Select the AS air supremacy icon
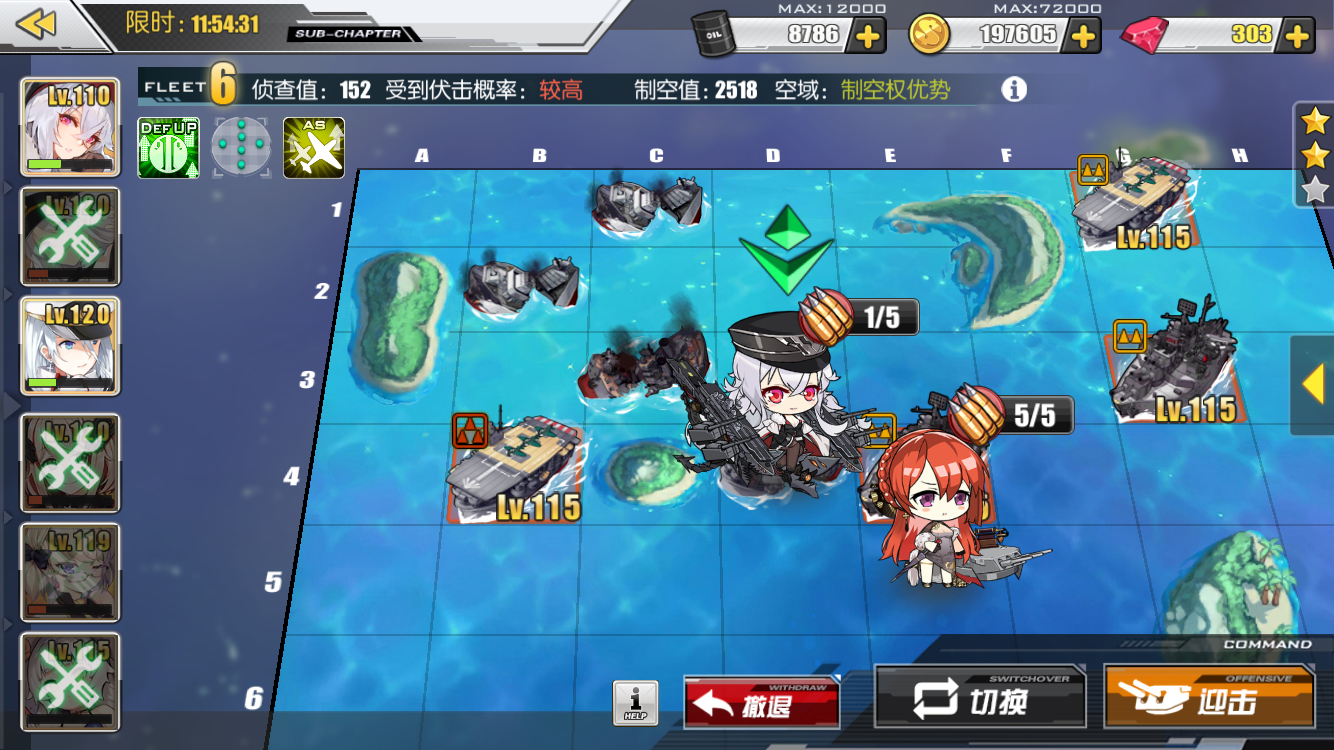The height and width of the screenshot is (750, 1334). (313, 146)
